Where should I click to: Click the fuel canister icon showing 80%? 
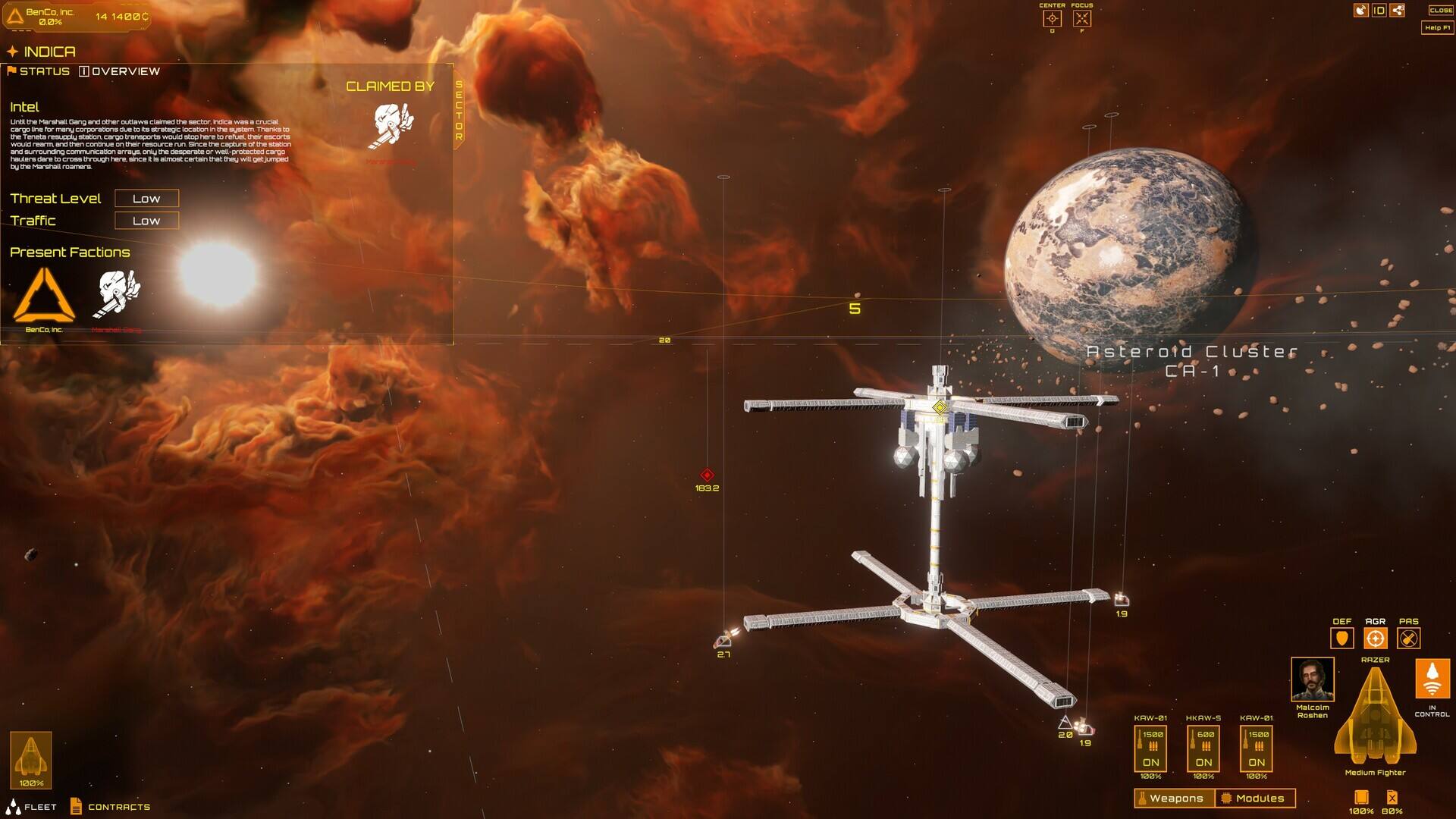click(1392, 798)
